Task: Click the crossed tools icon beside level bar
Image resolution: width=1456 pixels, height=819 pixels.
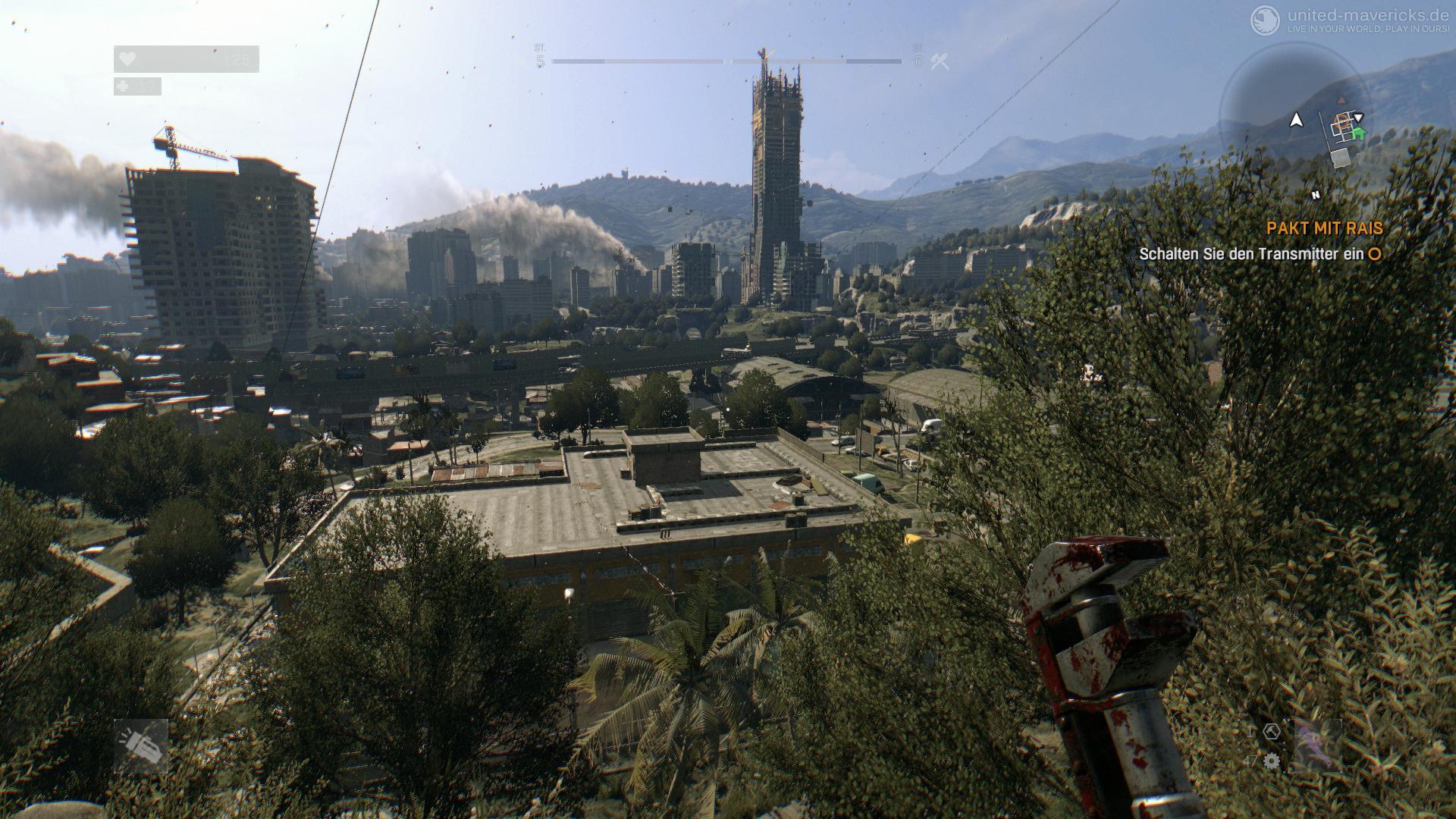Action: [940, 62]
